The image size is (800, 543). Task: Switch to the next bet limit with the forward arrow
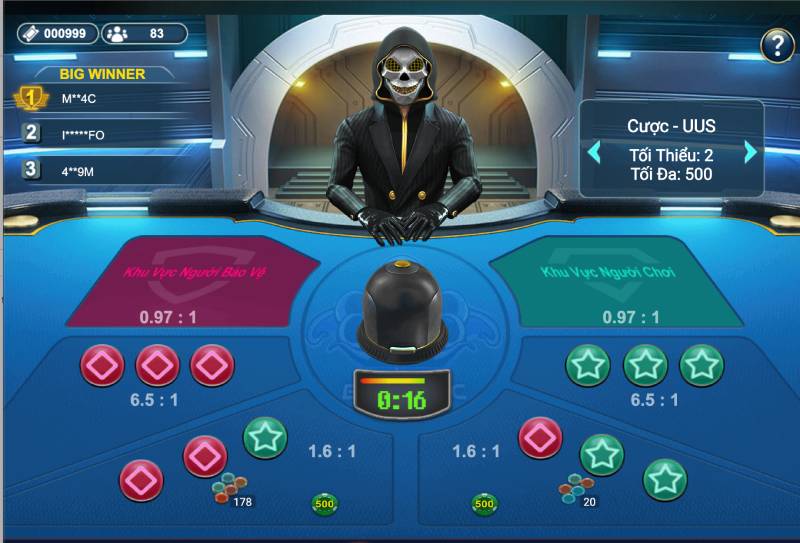click(751, 153)
